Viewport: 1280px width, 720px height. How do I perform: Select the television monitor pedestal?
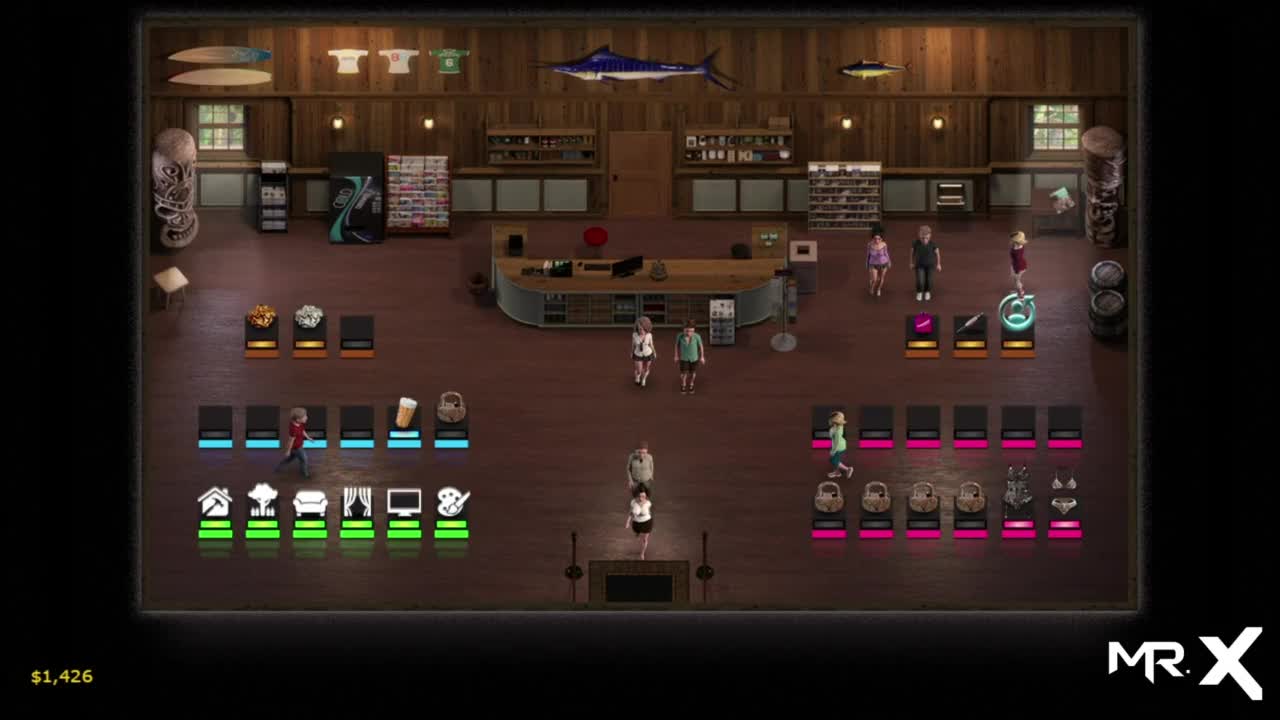[x=404, y=502]
